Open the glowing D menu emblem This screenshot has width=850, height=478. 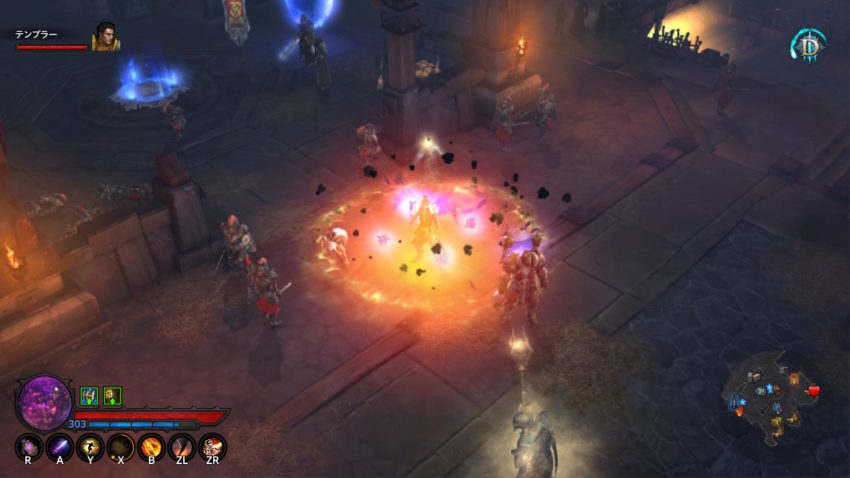tap(808, 45)
